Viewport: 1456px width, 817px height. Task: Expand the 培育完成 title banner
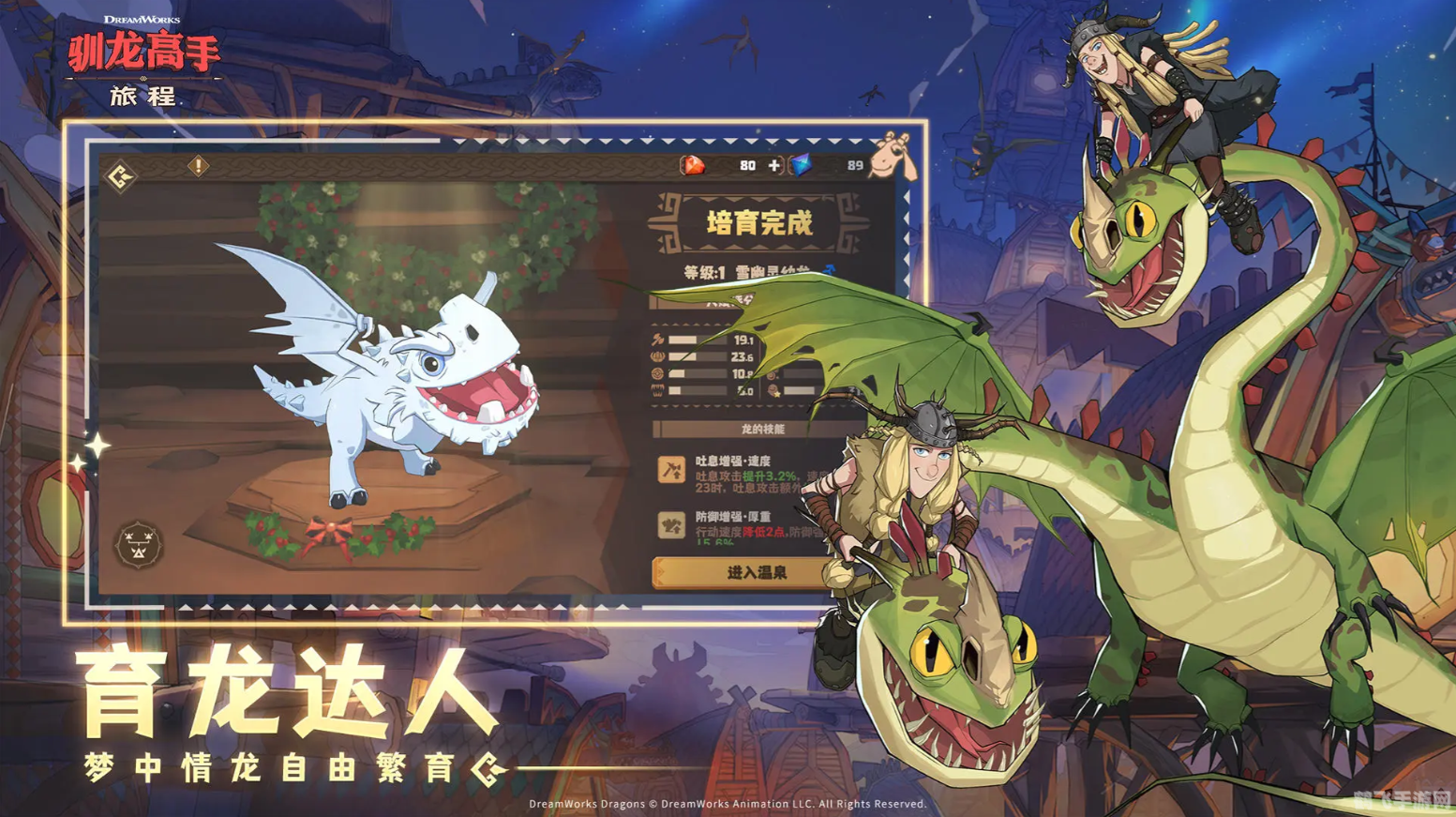[x=760, y=222]
